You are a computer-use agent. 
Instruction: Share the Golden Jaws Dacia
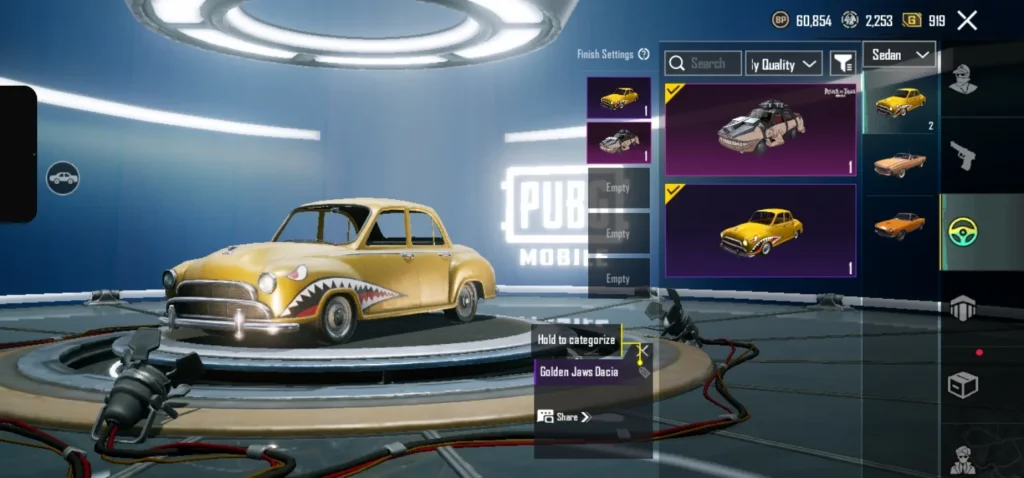(564, 417)
